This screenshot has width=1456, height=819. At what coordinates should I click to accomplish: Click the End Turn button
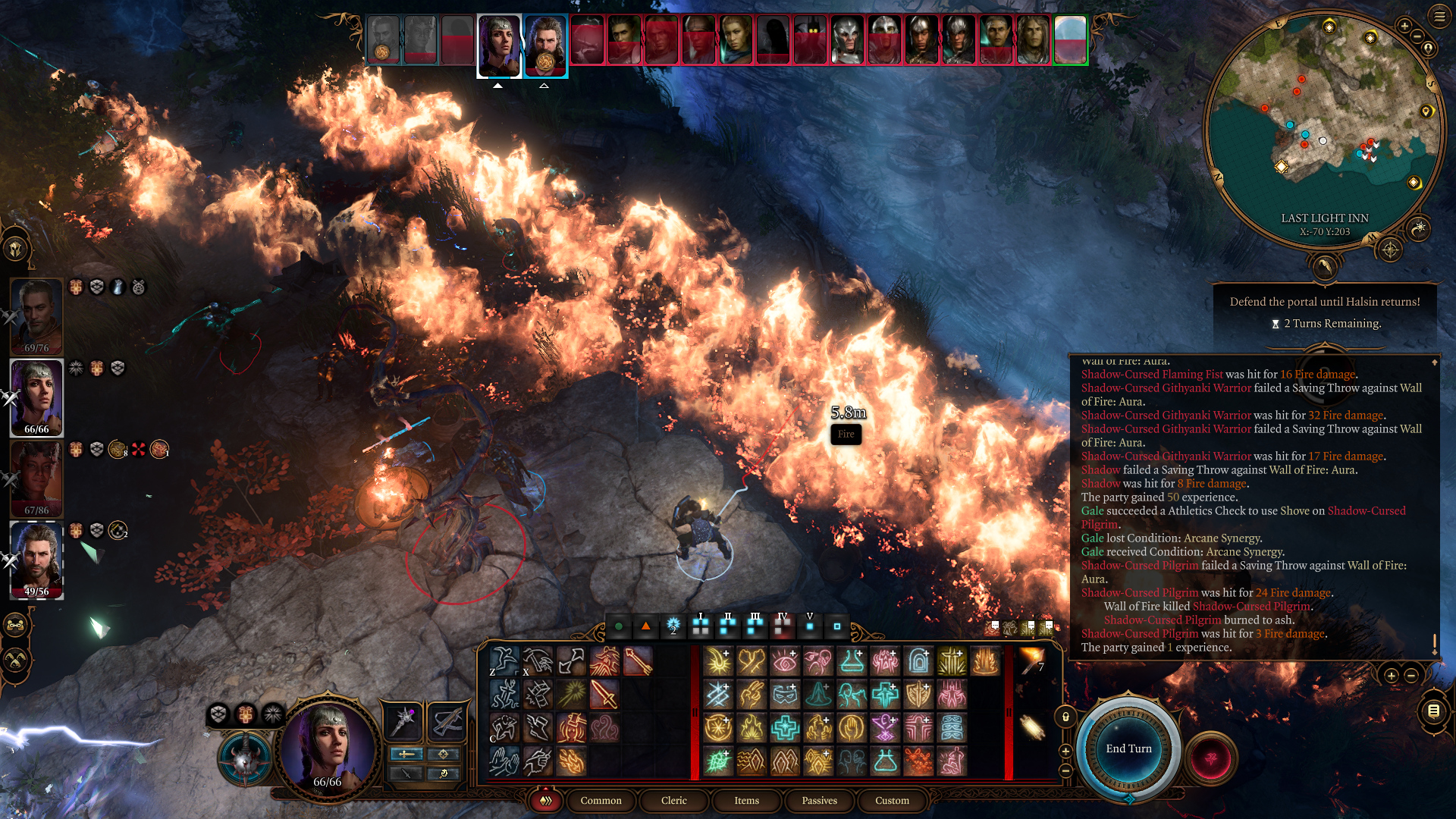(1128, 748)
